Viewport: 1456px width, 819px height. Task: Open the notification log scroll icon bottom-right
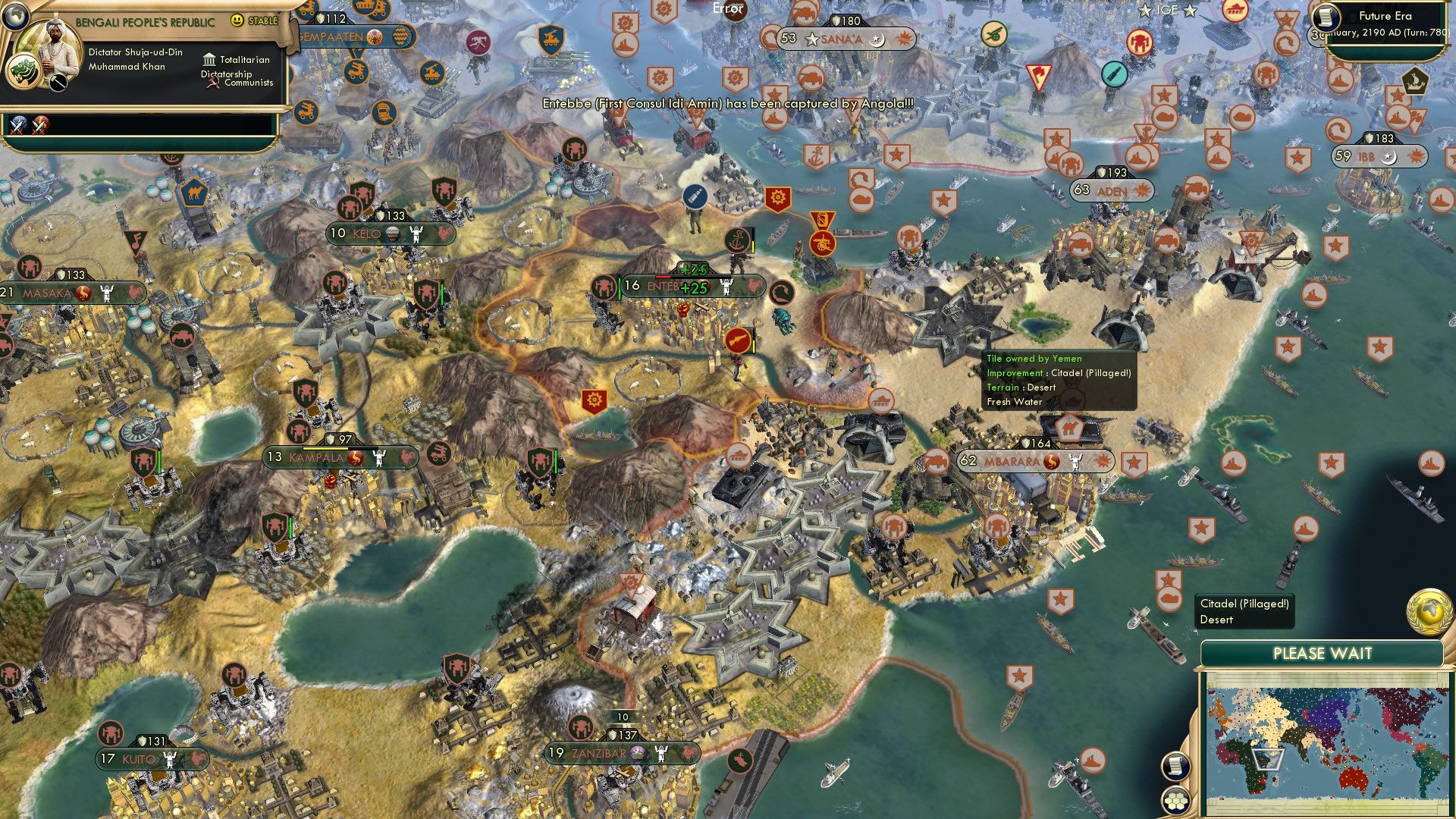[x=1175, y=767]
